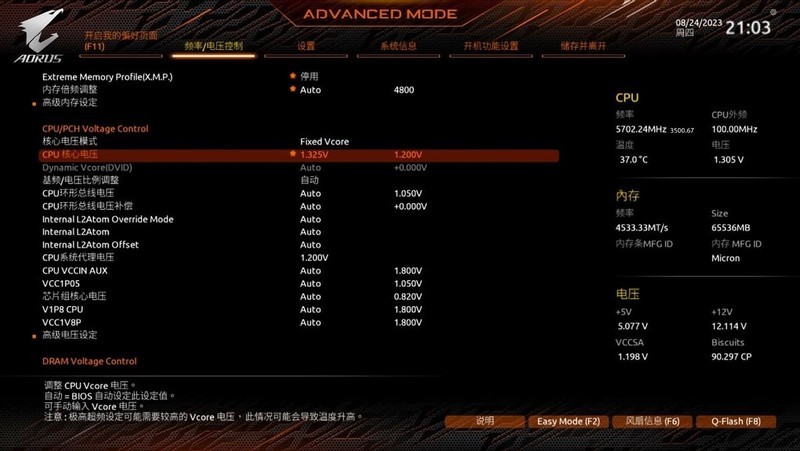Image resolution: width=800 pixels, height=451 pixels.
Task: Open the 系统信息 tab
Action: tap(398, 46)
